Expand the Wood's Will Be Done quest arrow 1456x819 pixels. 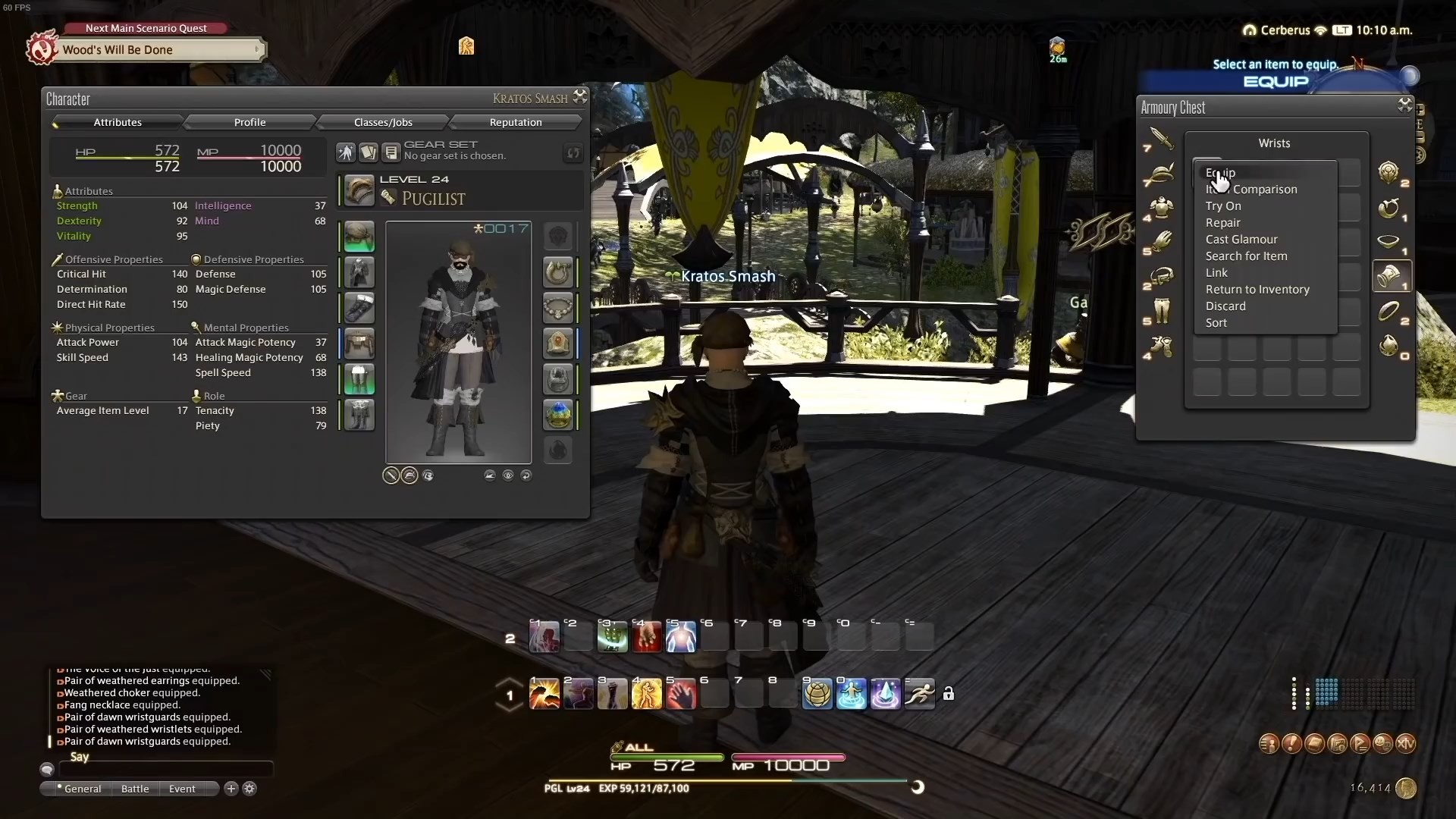pos(259,49)
